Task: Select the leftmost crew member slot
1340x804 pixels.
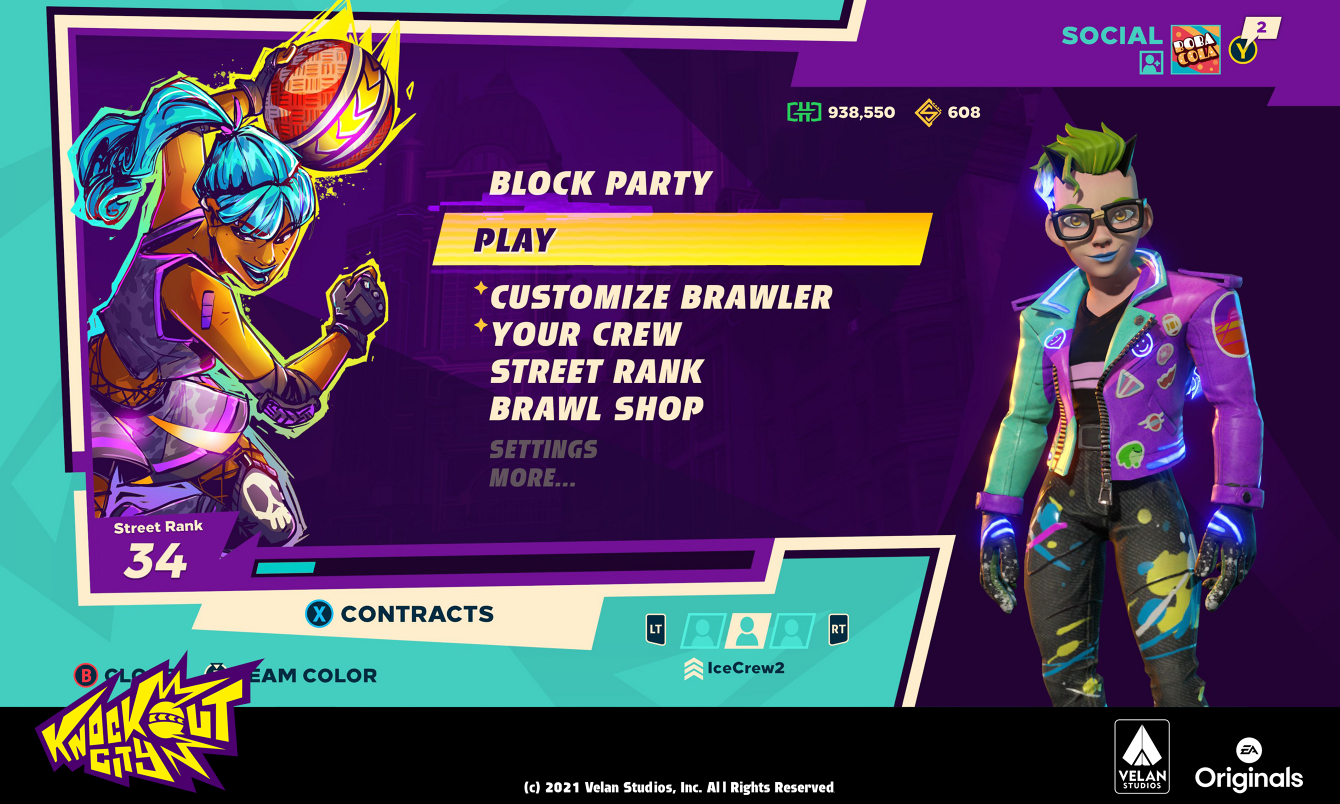Action: click(703, 630)
